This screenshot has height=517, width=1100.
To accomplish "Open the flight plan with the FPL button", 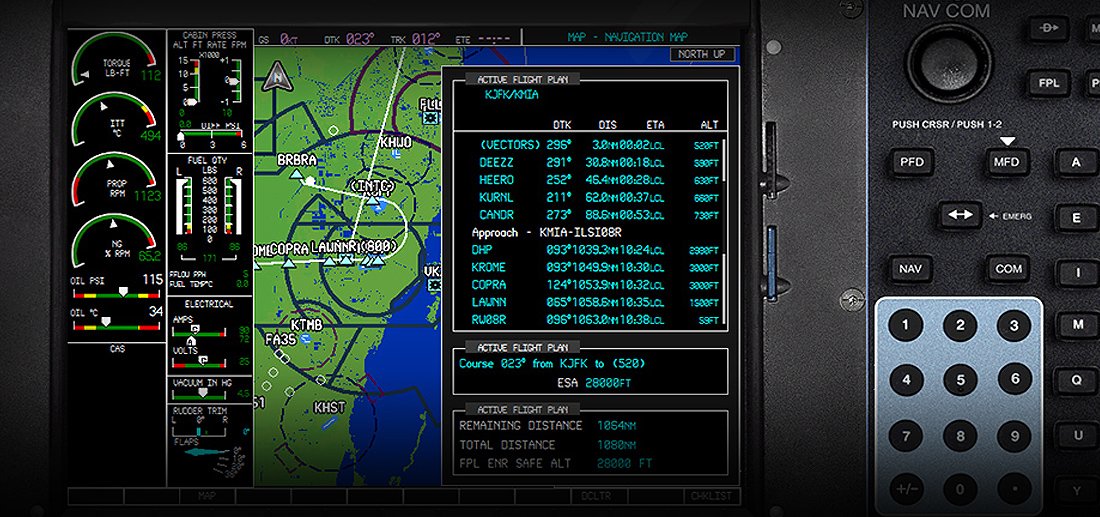I will pyautogui.click(x=1049, y=83).
